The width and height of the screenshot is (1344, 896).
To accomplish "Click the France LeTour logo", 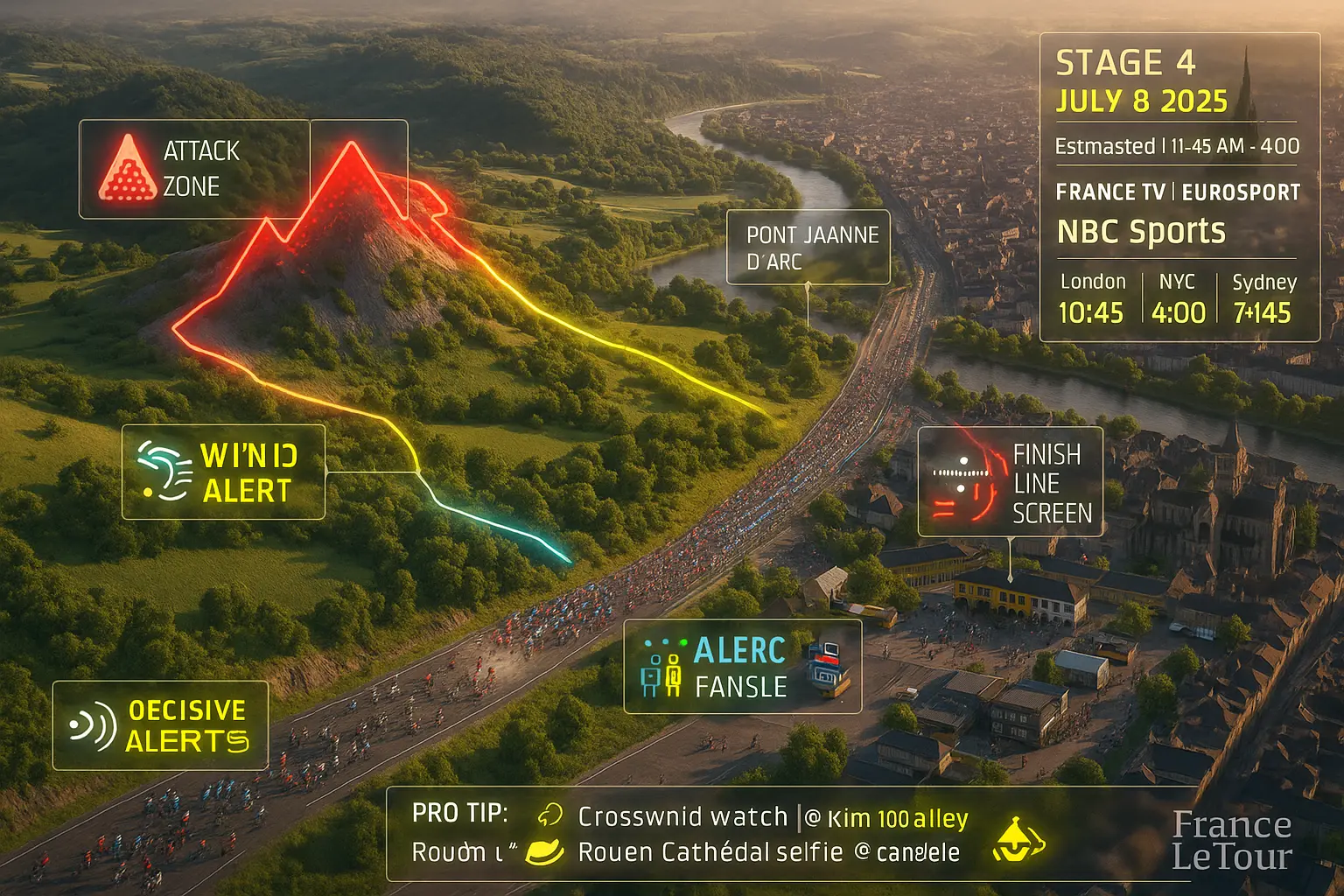I will coord(1231,841).
